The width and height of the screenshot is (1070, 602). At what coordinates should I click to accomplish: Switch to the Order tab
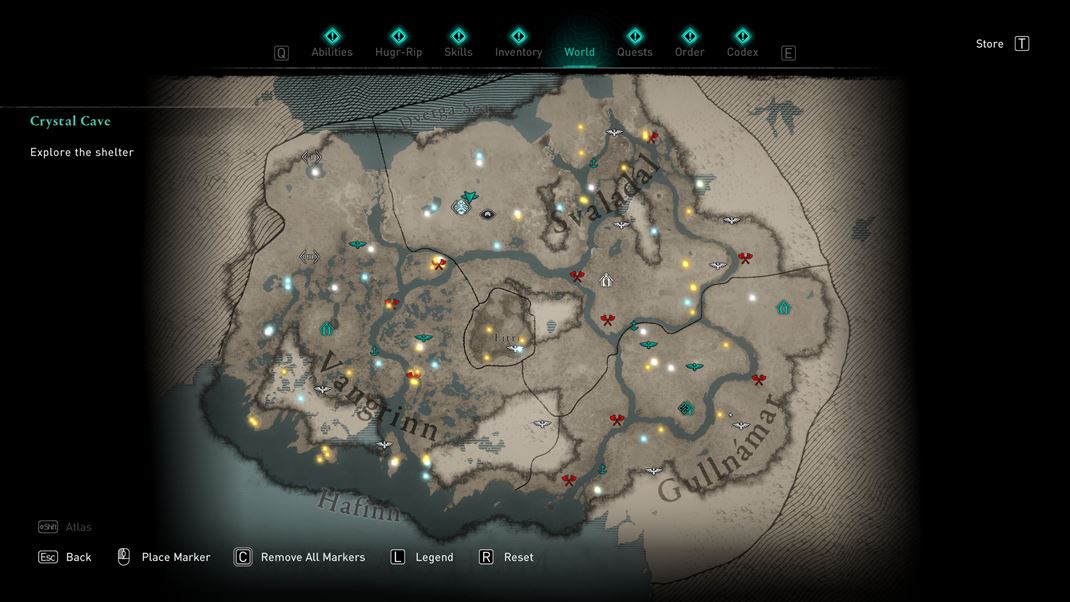pyautogui.click(x=689, y=43)
